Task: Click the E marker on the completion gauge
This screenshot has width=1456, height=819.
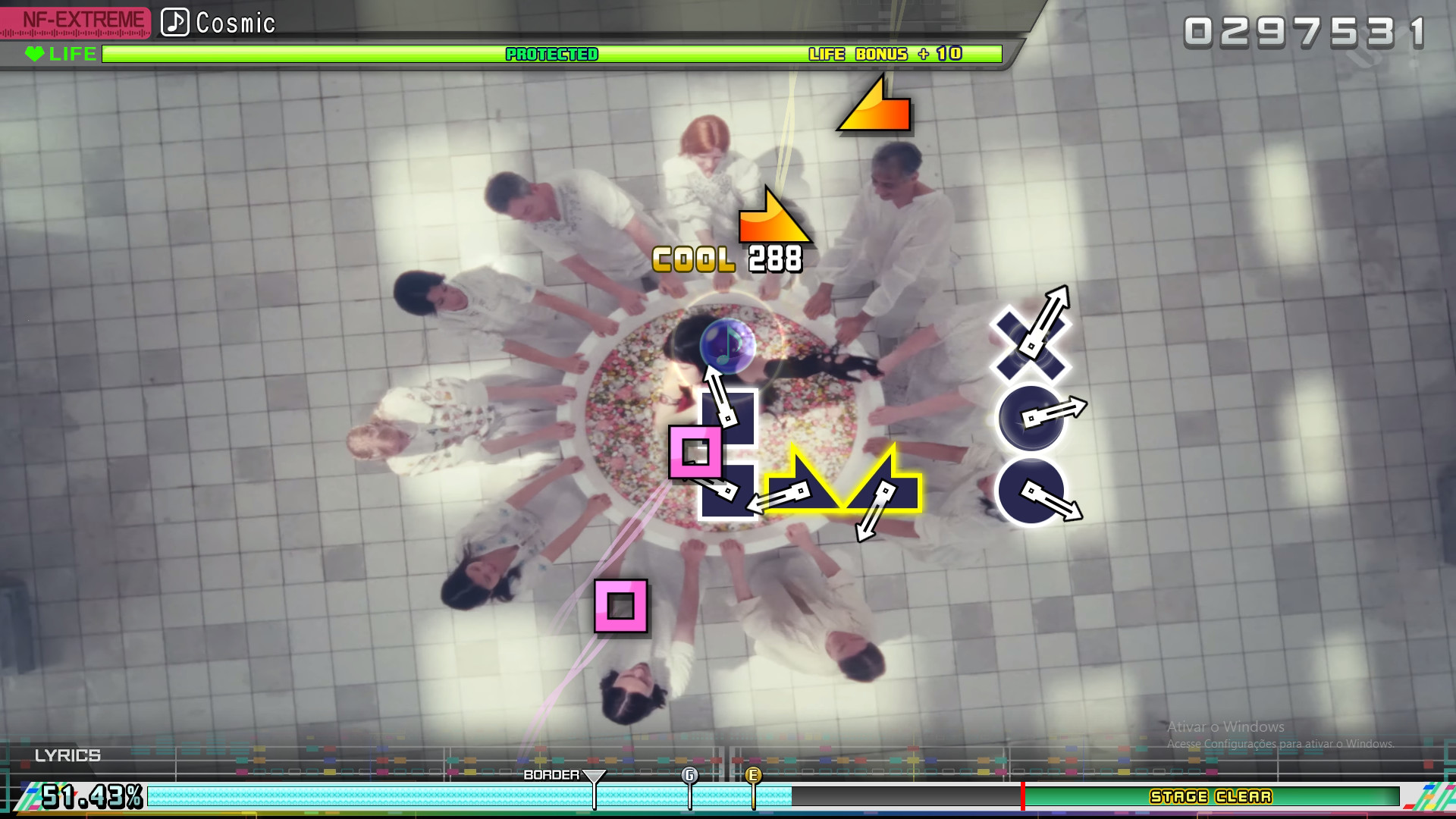Action: tap(754, 776)
